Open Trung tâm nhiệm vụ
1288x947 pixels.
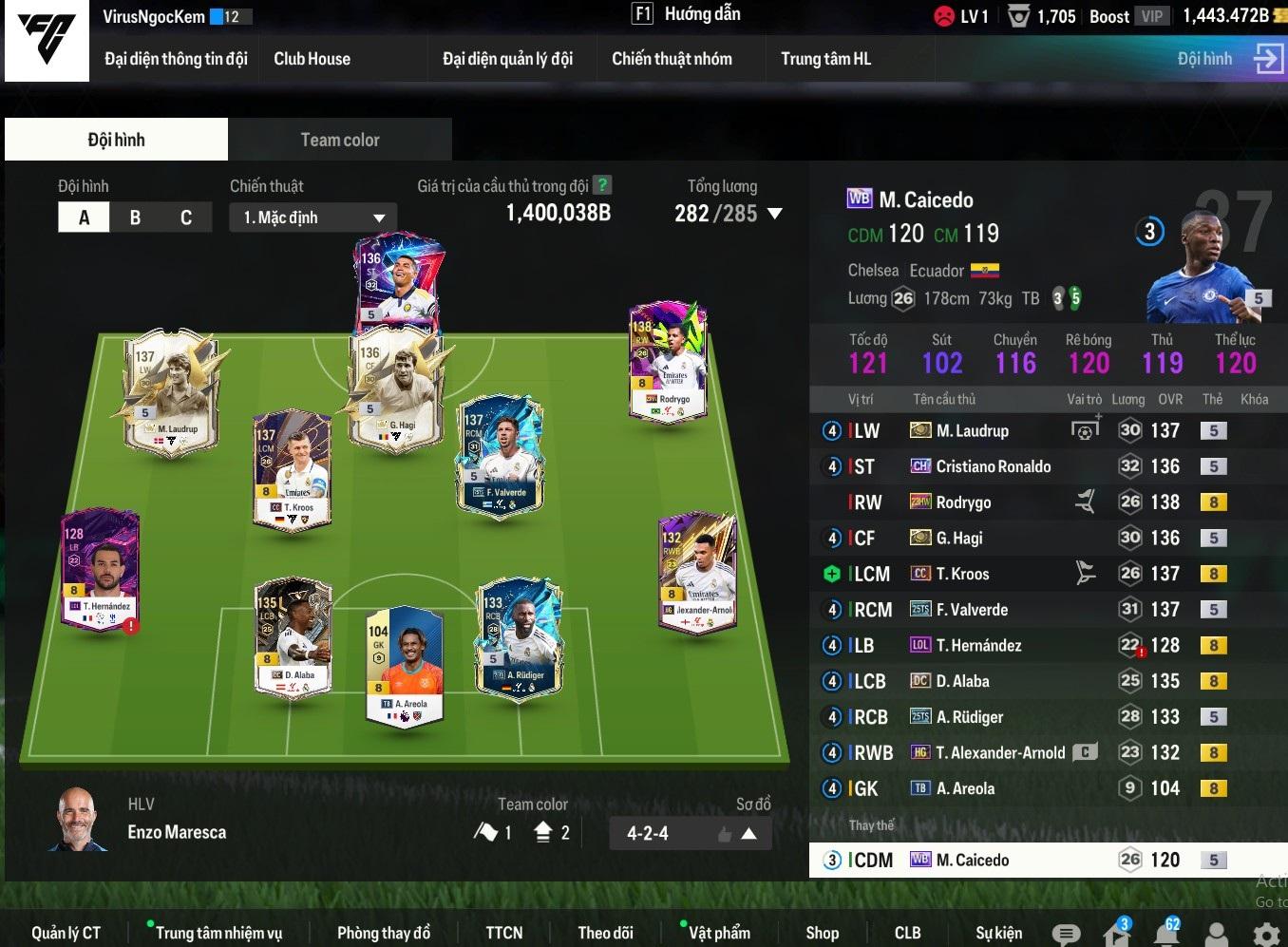pyautogui.click(x=218, y=933)
